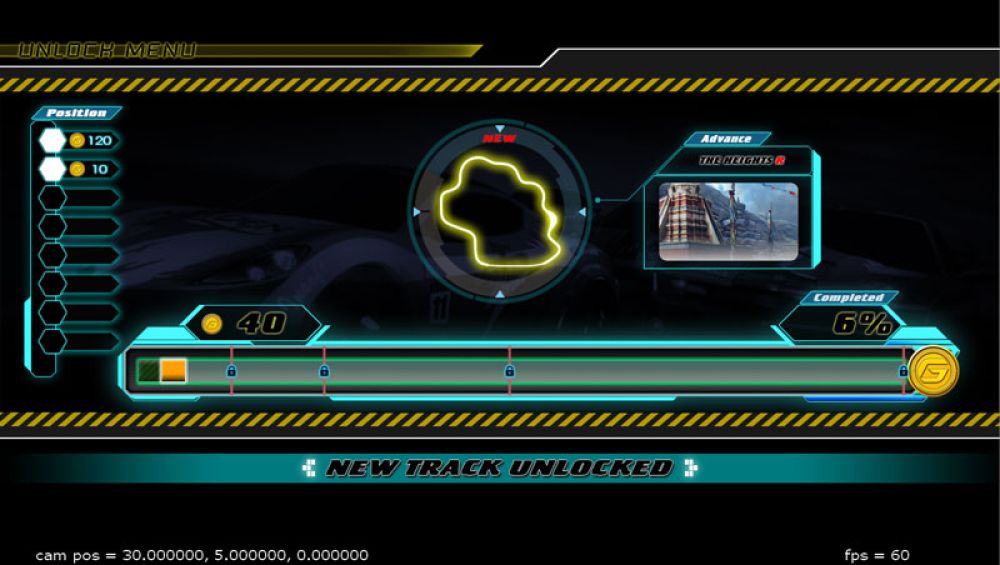
Task: Click the orange block on the progress bar
Action: pyautogui.click(x=173, y=370)
